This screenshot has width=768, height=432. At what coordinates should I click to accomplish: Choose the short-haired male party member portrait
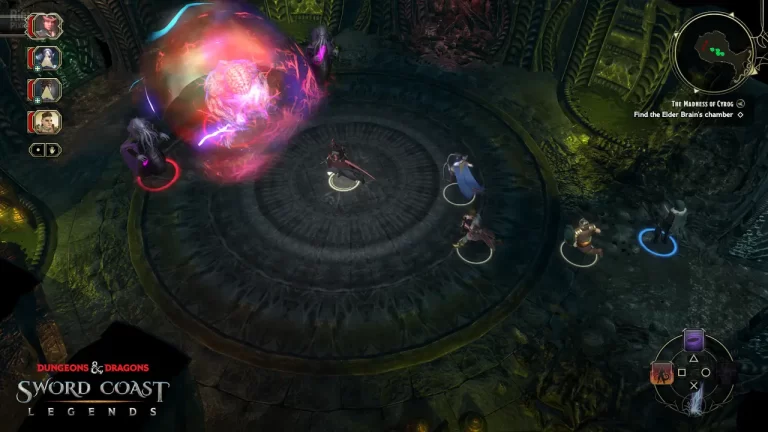click(46, 122)
